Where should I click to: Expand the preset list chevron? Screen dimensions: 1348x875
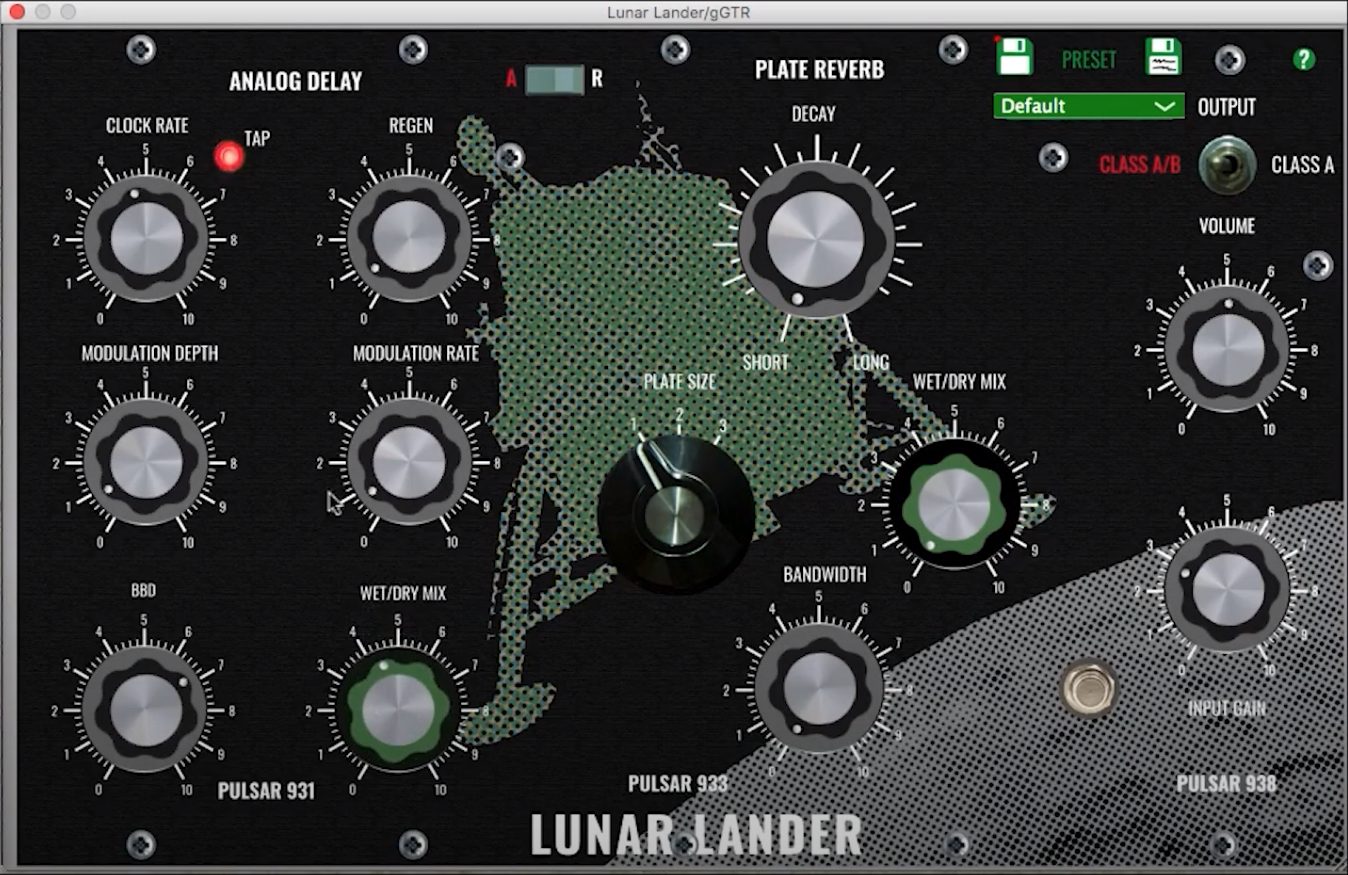[1164, 106]
